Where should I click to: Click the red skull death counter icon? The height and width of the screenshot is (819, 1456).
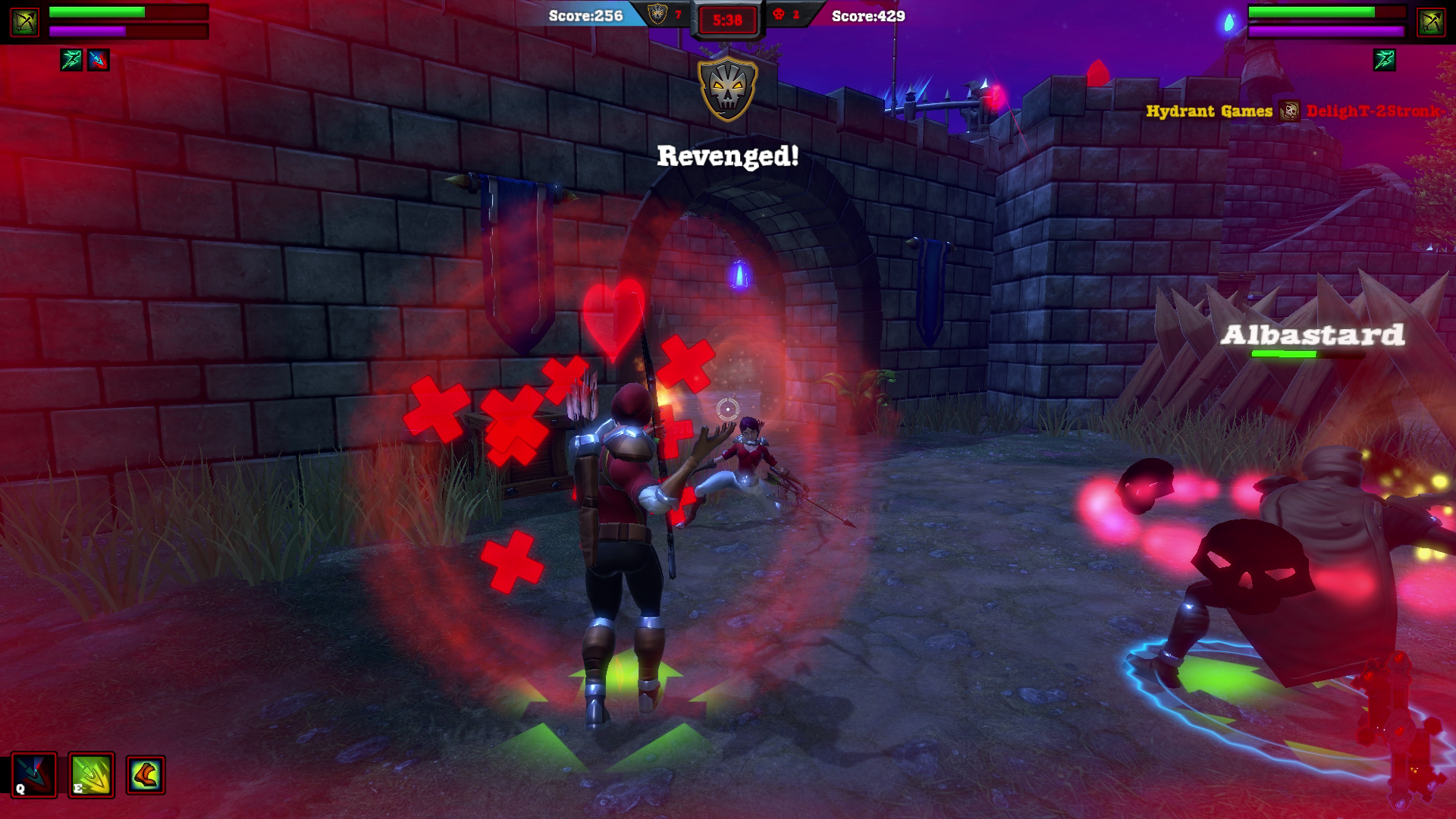(x=780, y=14)
